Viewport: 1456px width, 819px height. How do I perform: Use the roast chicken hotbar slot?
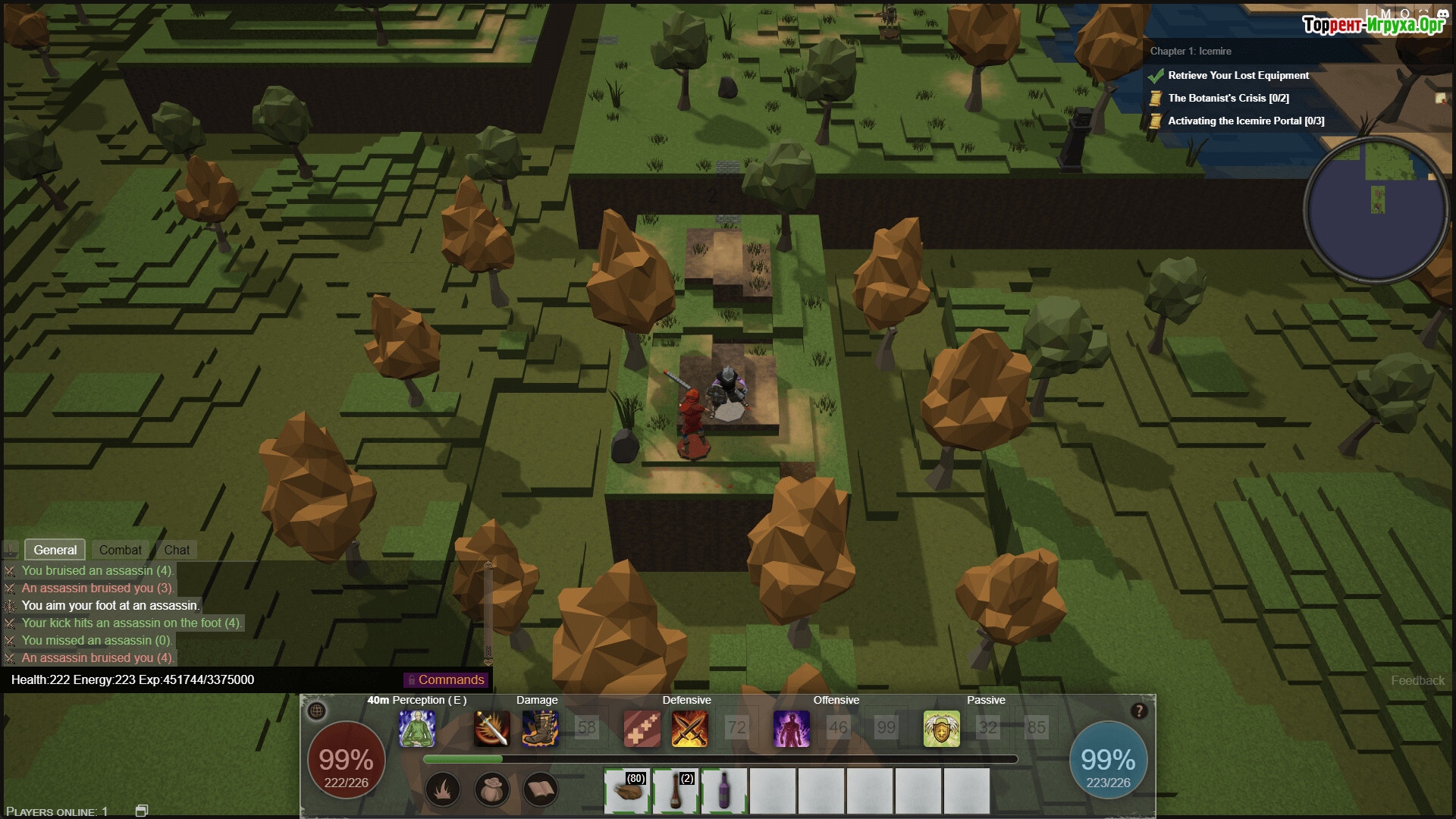click(627, 790)
